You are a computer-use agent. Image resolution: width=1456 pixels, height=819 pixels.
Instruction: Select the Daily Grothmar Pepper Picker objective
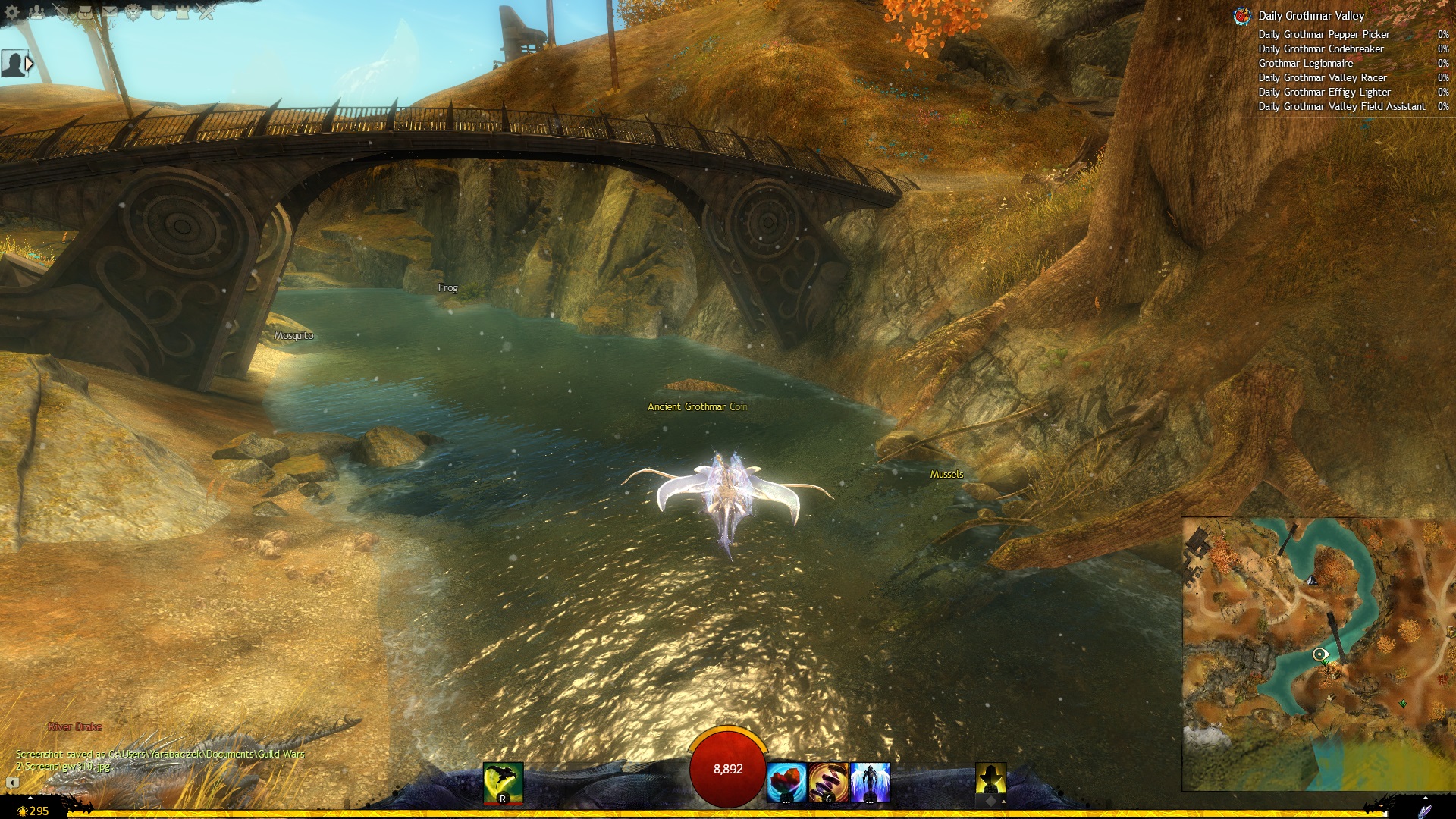[x=1324, y=35]
